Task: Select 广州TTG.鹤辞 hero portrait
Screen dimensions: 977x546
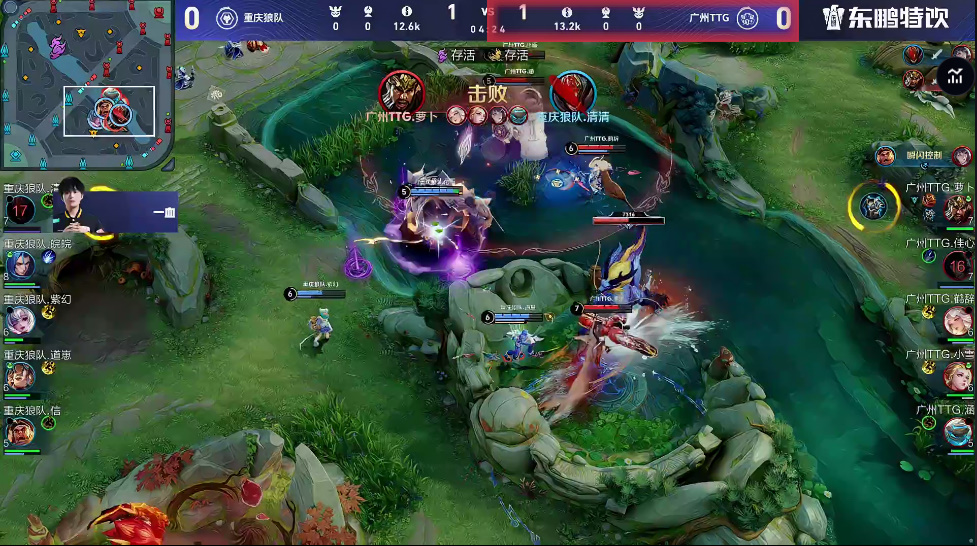Action: (x=957, y=321)
